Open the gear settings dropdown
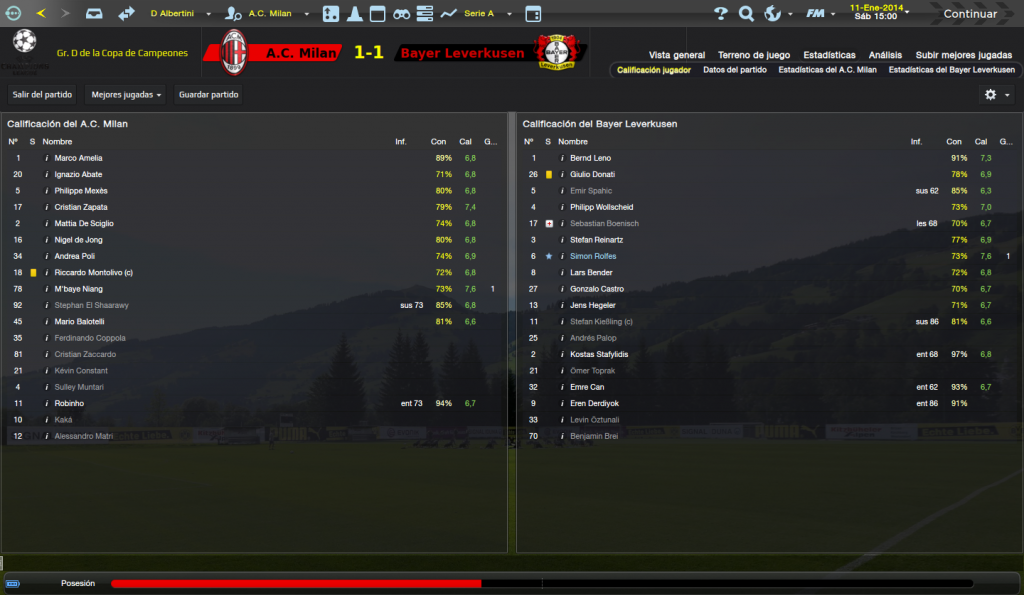 pyautogui.click(x=995, y=94)
